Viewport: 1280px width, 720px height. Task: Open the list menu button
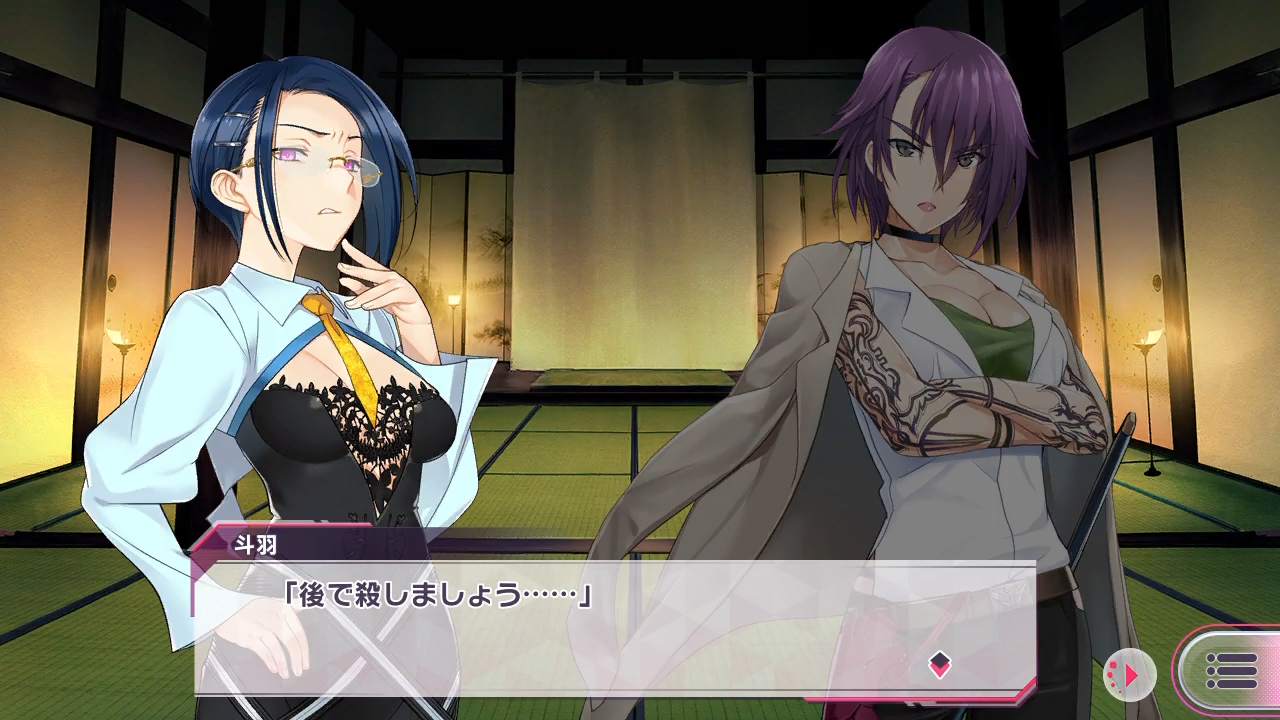1231,671
